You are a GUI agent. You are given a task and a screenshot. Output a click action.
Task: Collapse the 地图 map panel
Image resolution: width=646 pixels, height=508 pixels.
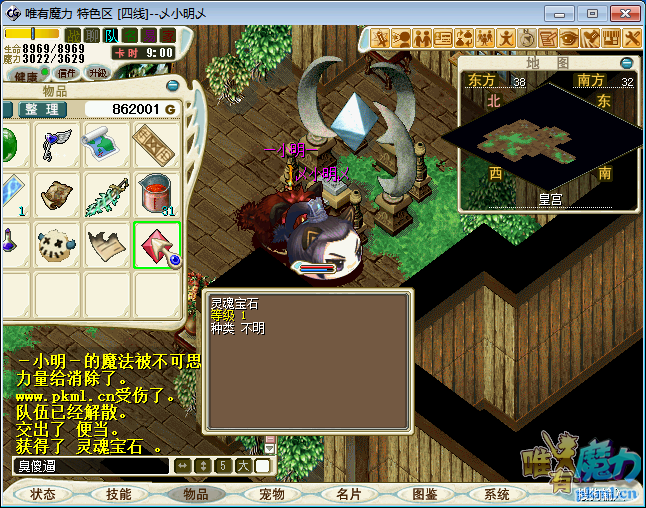coord(627,63)
